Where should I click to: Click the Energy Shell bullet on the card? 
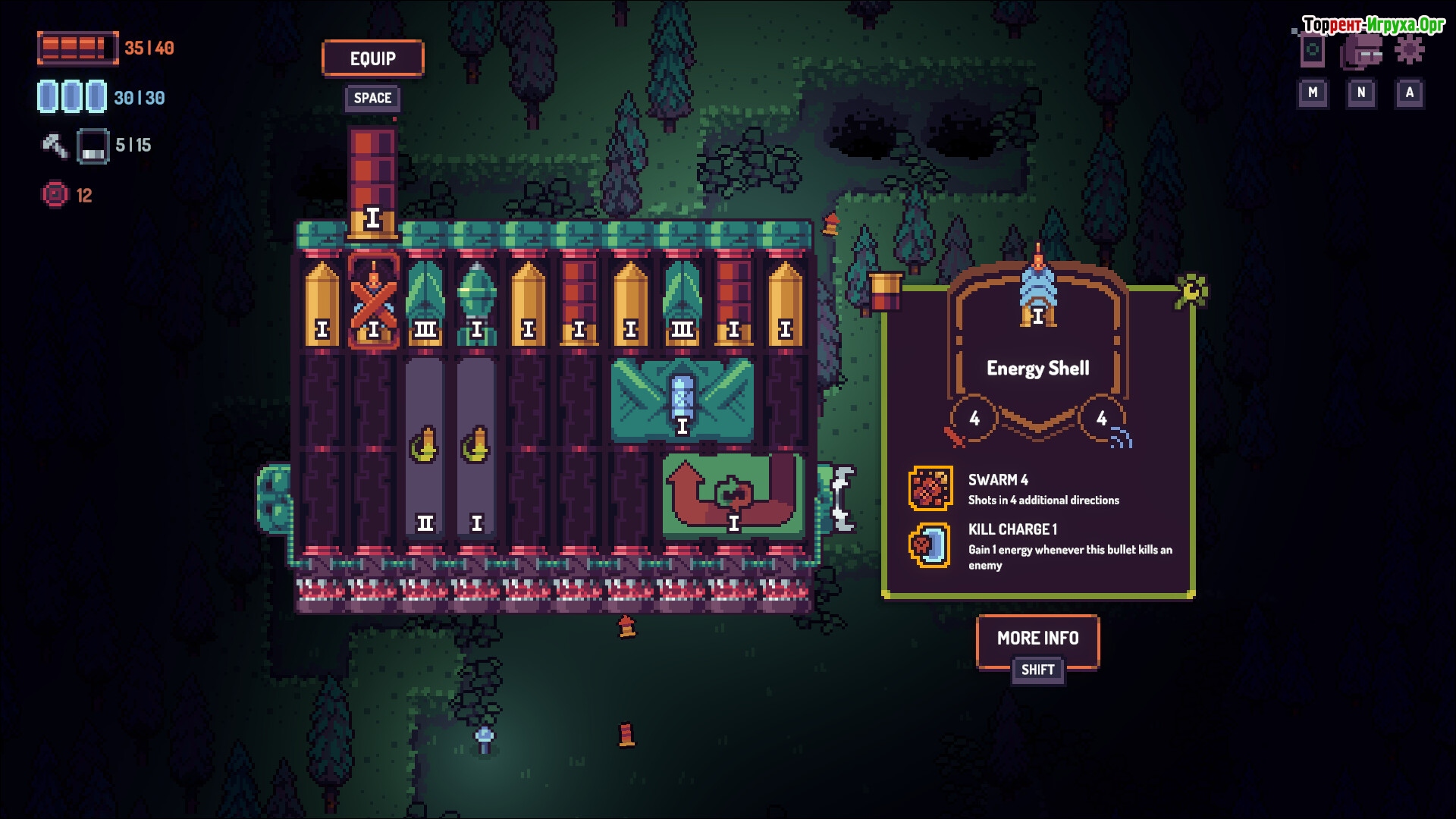[x=1037, y=292]
